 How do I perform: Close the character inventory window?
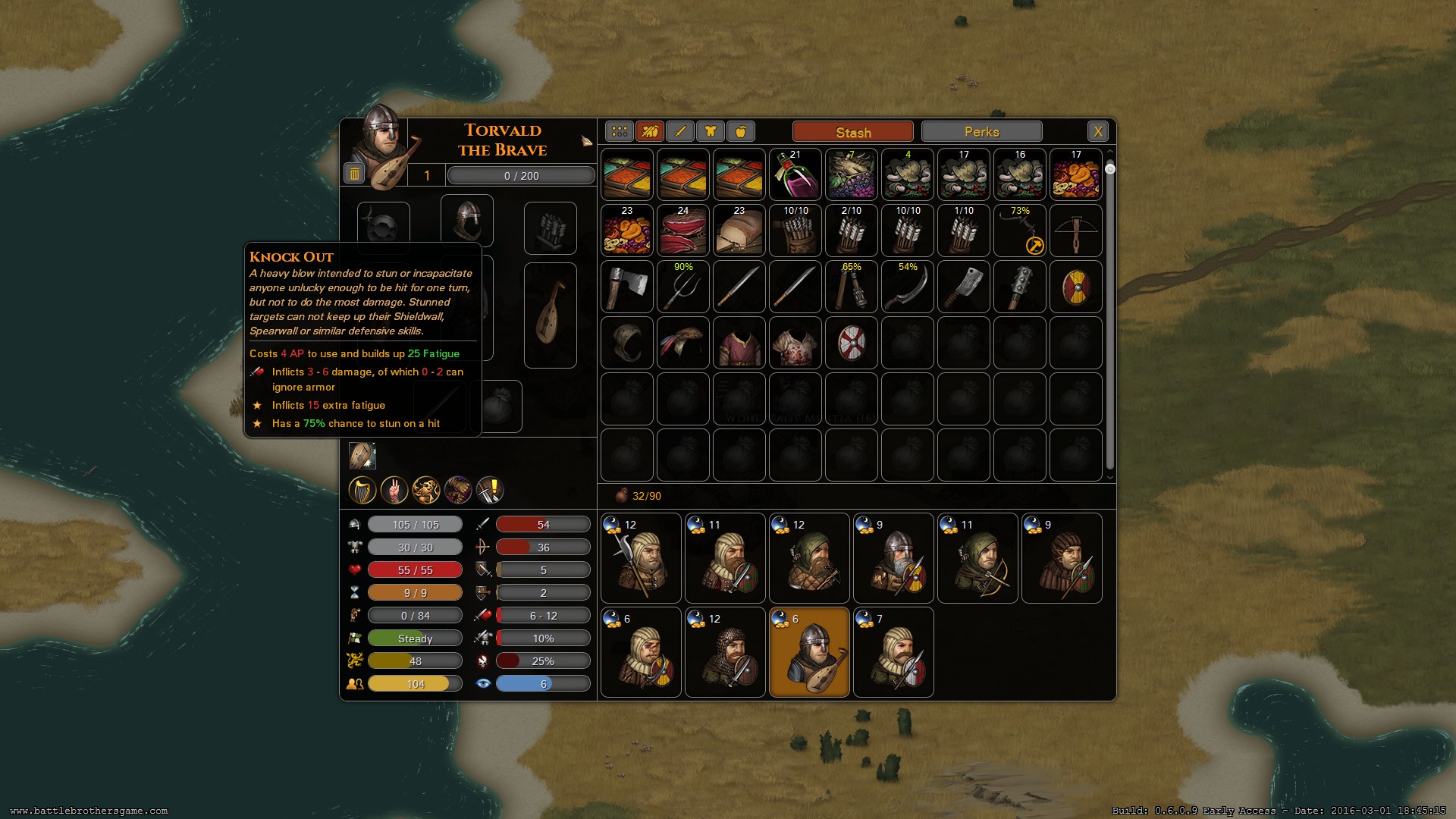1097,132
